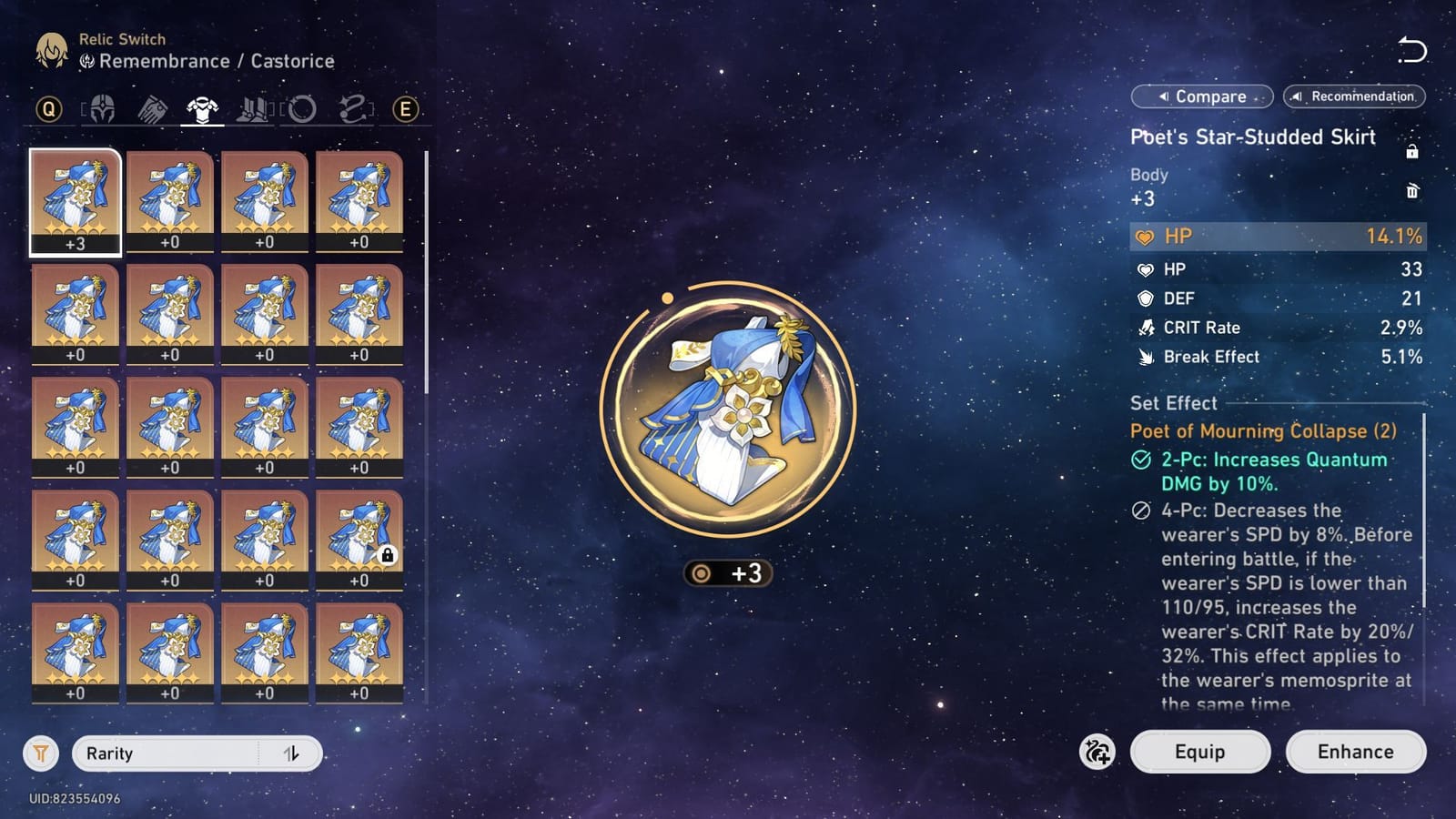Toggle the Recommendation panel
Screen dimensions: 1456x819
pos(1353,96)
